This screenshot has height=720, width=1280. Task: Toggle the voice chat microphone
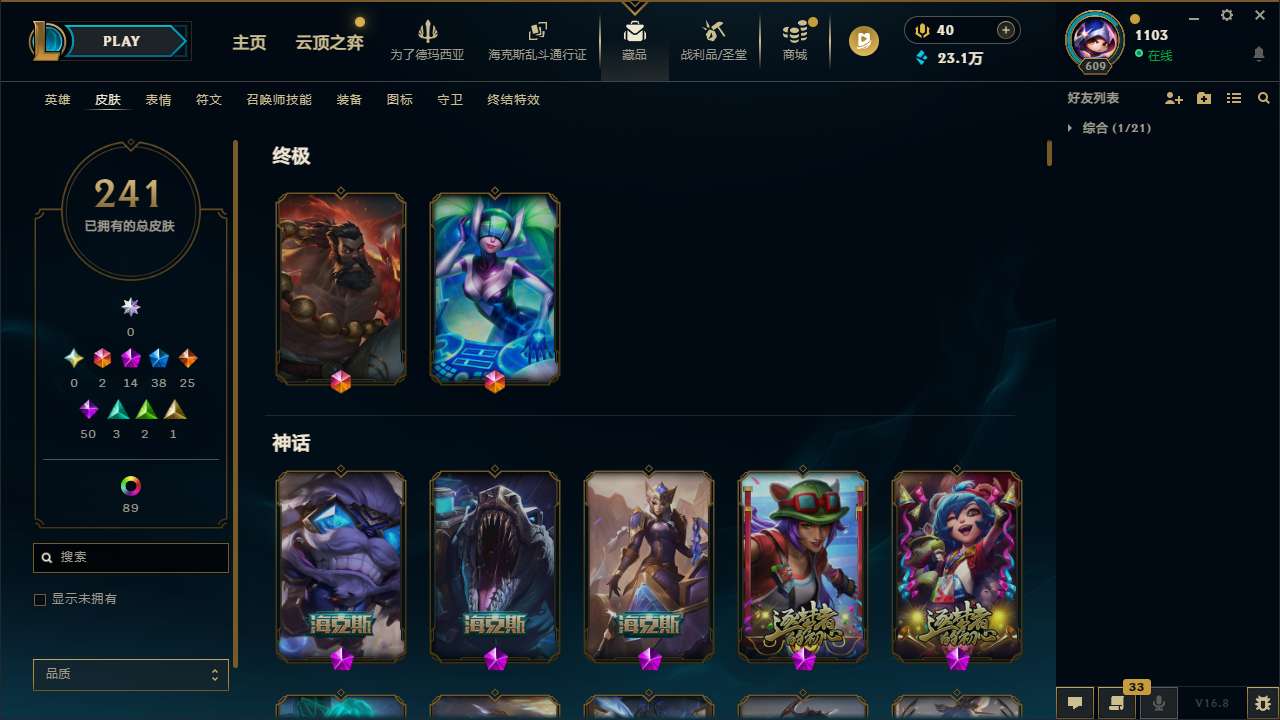point(1158,703)
